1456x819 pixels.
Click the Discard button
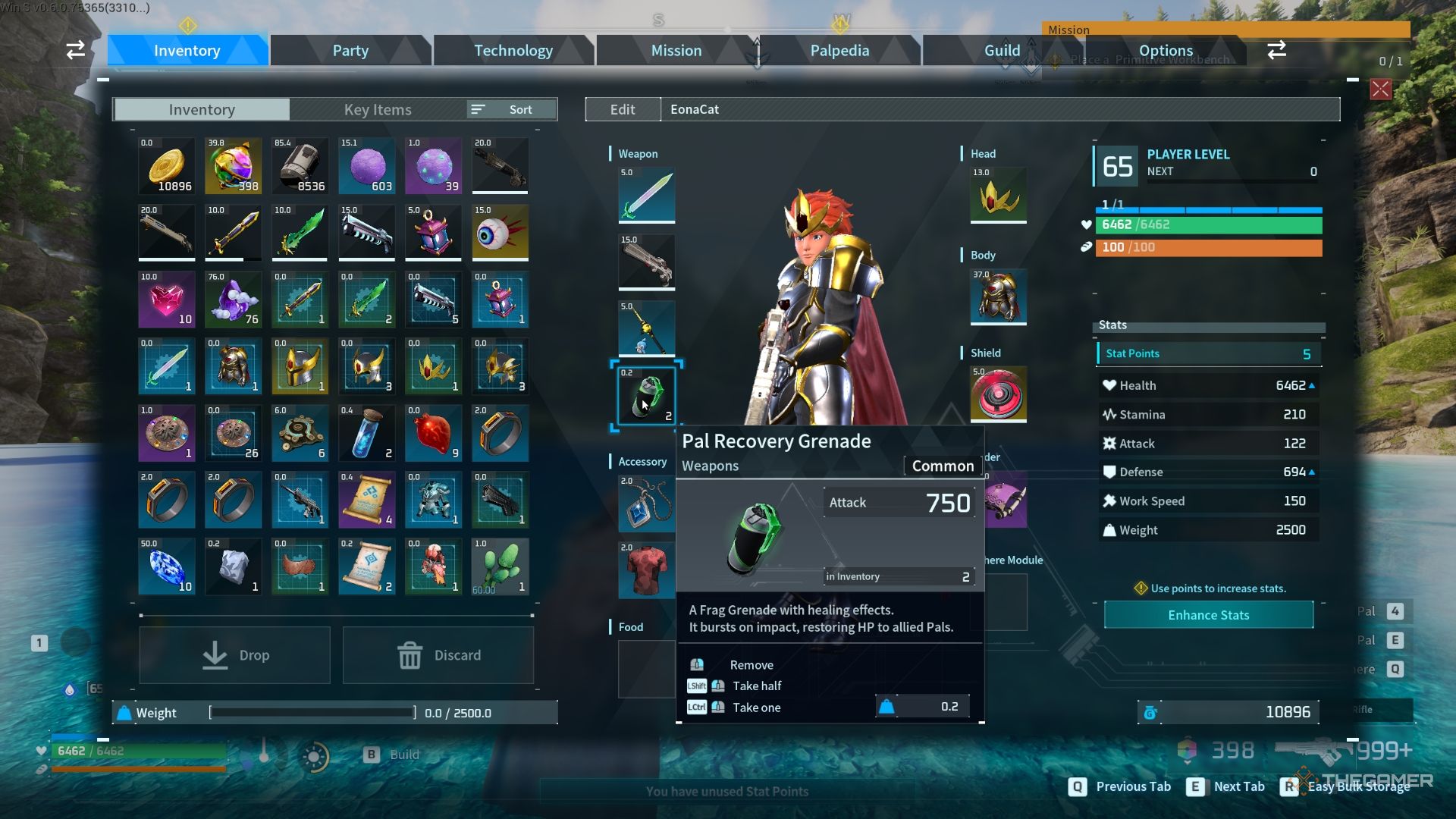click(438, 654)
